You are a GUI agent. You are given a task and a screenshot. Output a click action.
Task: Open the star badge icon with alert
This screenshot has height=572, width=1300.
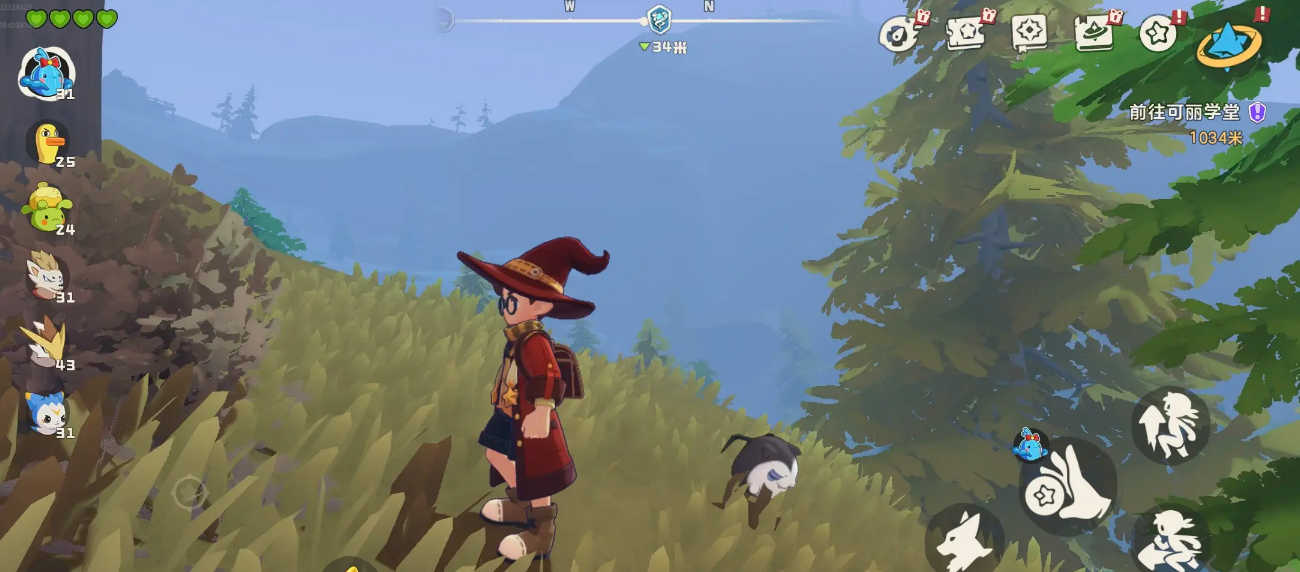1159,33
